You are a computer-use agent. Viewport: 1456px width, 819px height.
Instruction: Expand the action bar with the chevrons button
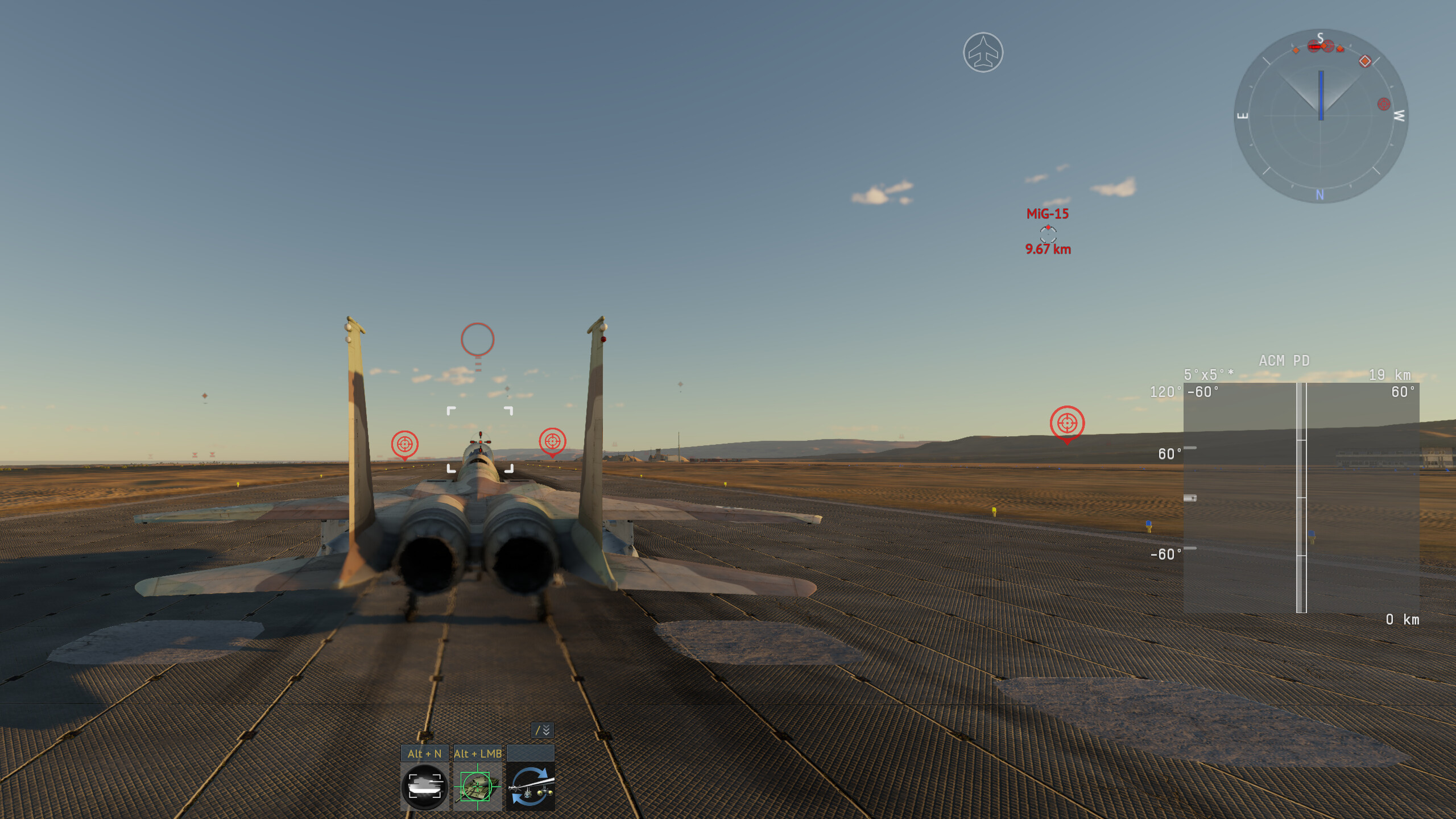coord(542,730)
